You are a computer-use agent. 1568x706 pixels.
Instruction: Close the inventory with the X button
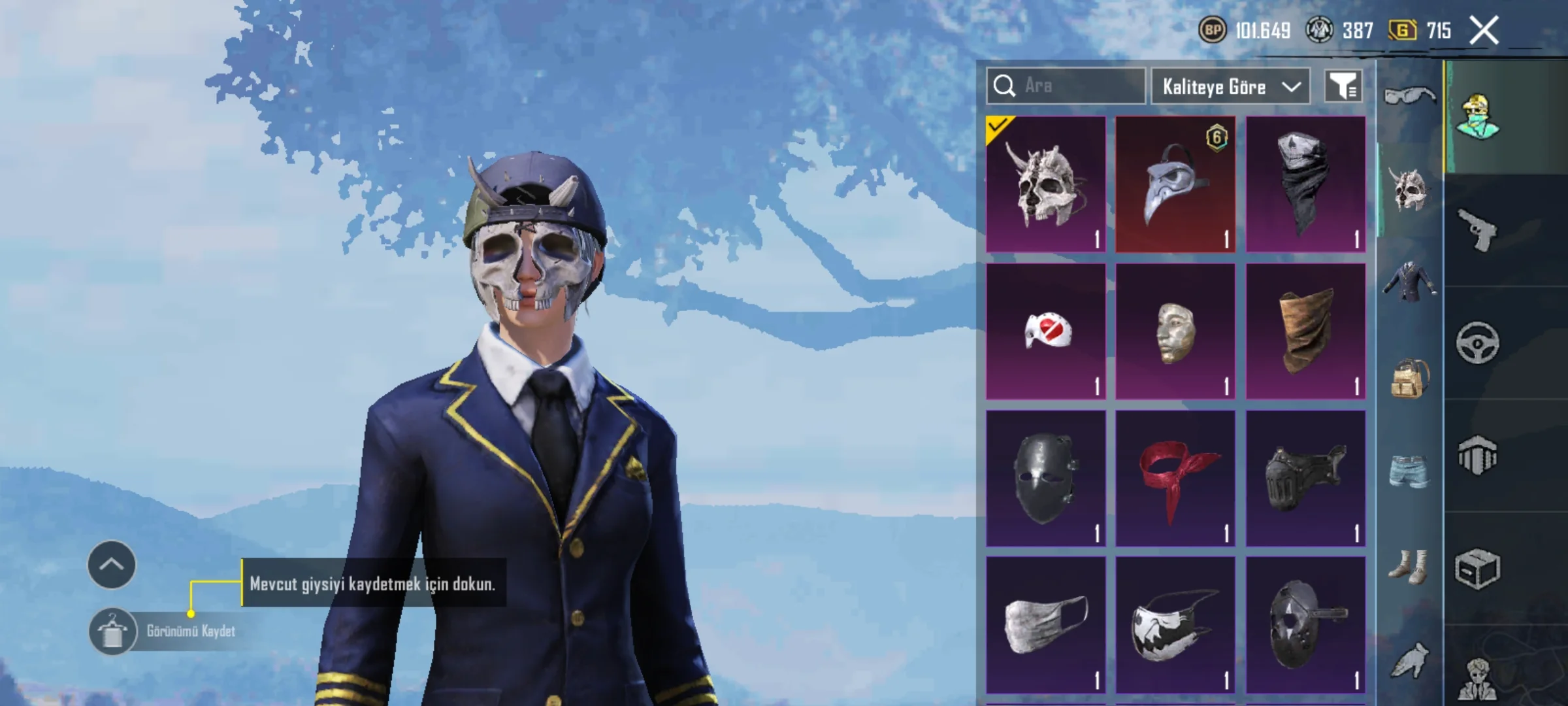[x=1484, y=31]
